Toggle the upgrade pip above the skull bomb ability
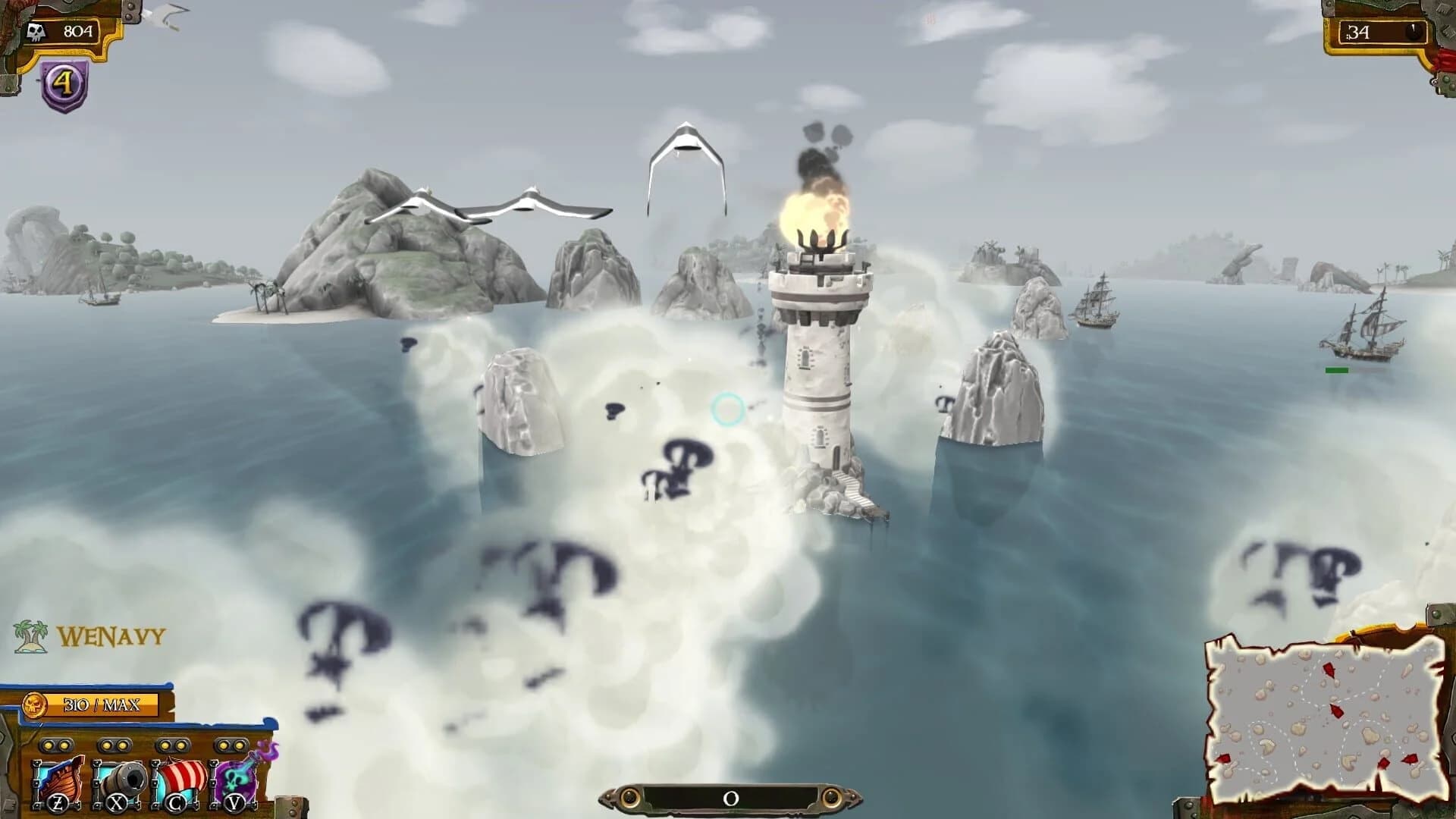Viewport: 1456px width, 819px height. point(232,747)
